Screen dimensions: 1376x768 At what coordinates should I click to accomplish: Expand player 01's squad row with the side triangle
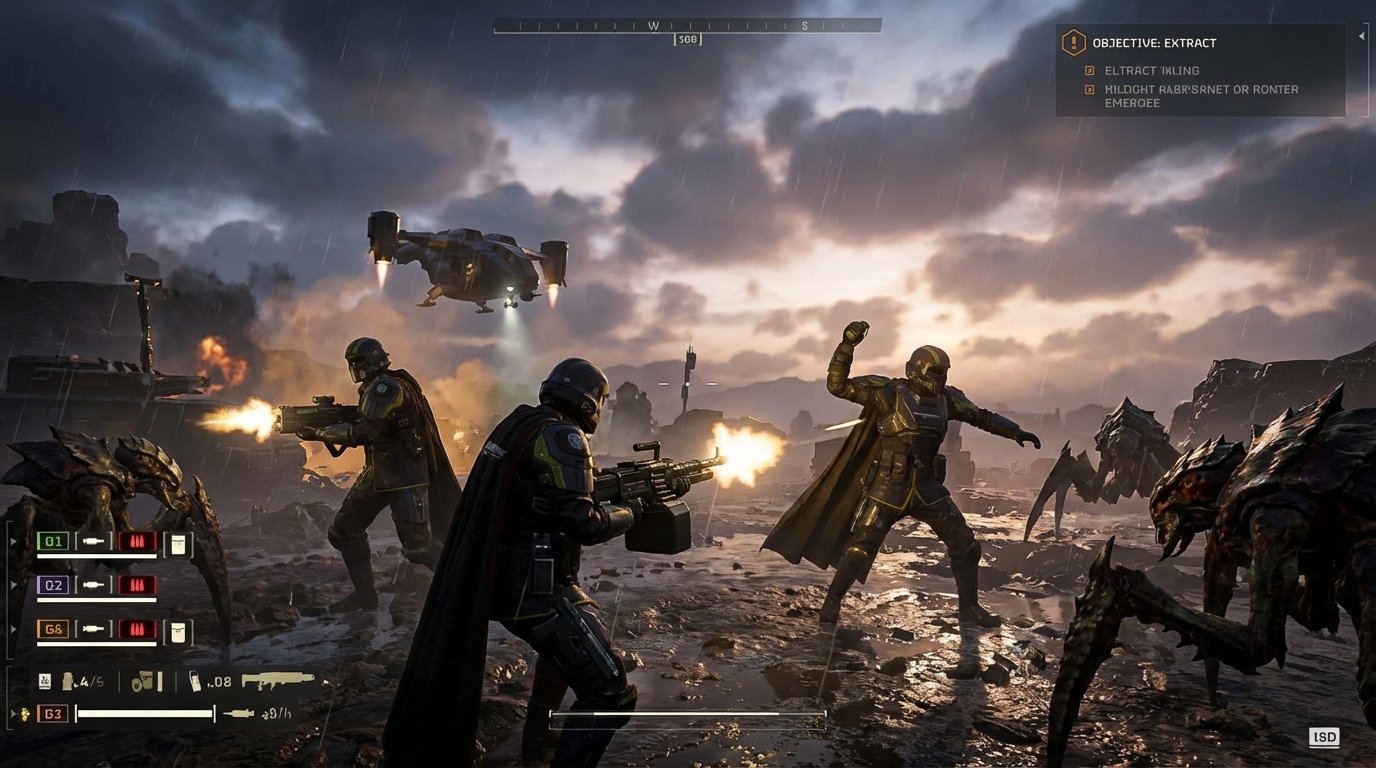point(13,540)
